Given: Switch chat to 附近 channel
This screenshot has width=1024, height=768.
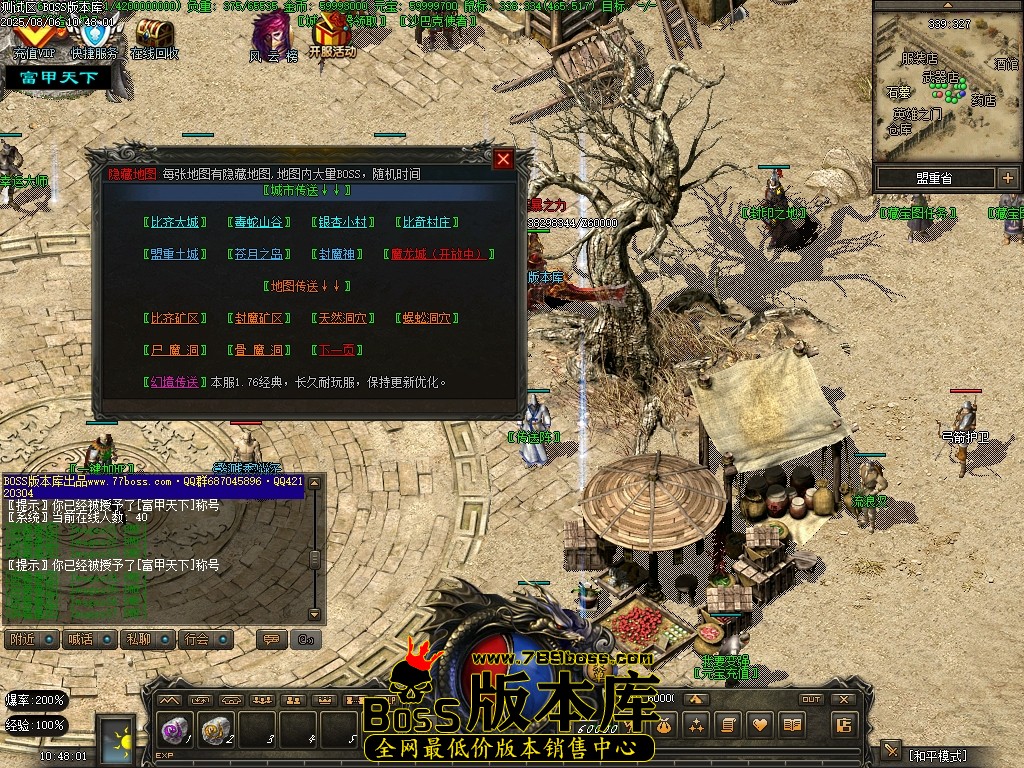Looking at the screenshot, I should (32, 639).
